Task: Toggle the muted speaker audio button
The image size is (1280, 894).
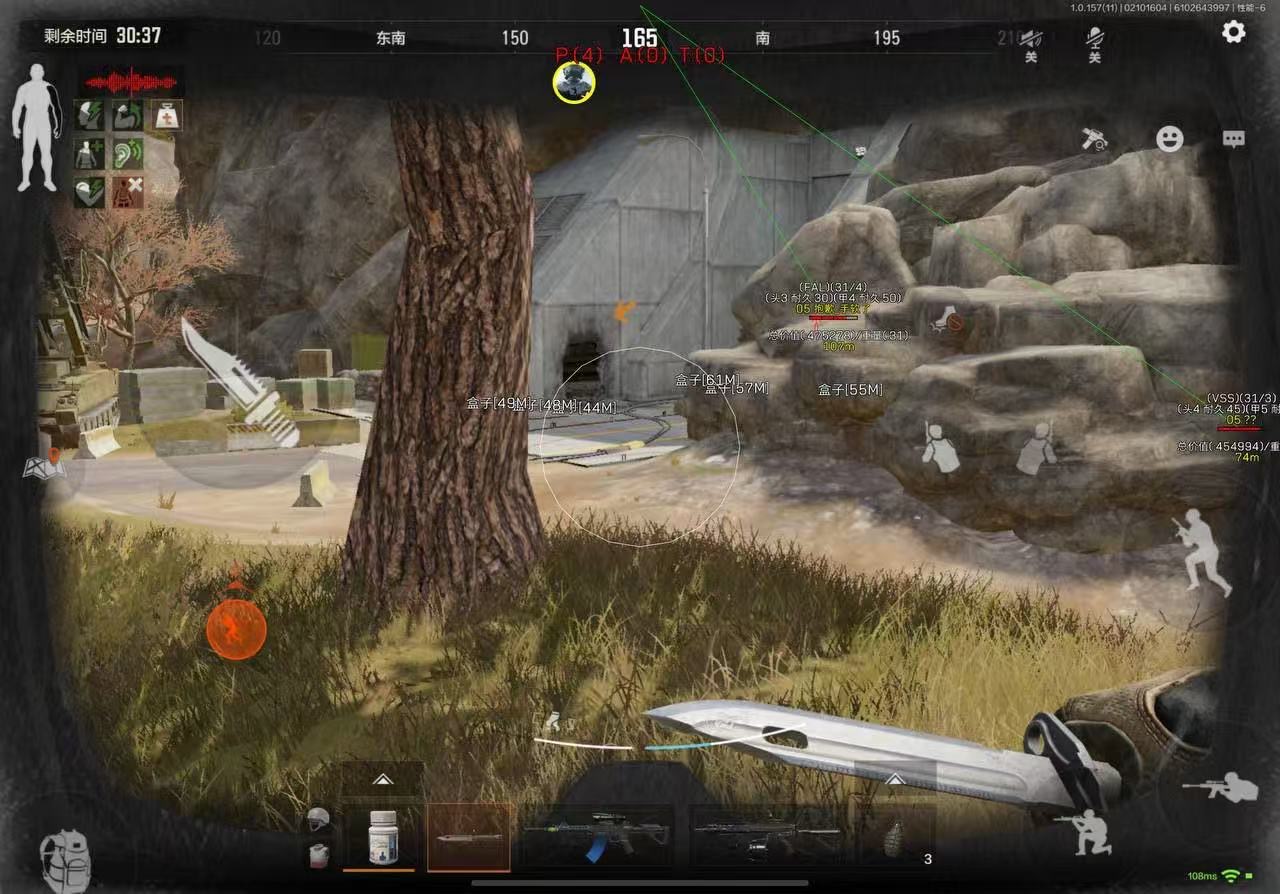Action: (1031, 42)
